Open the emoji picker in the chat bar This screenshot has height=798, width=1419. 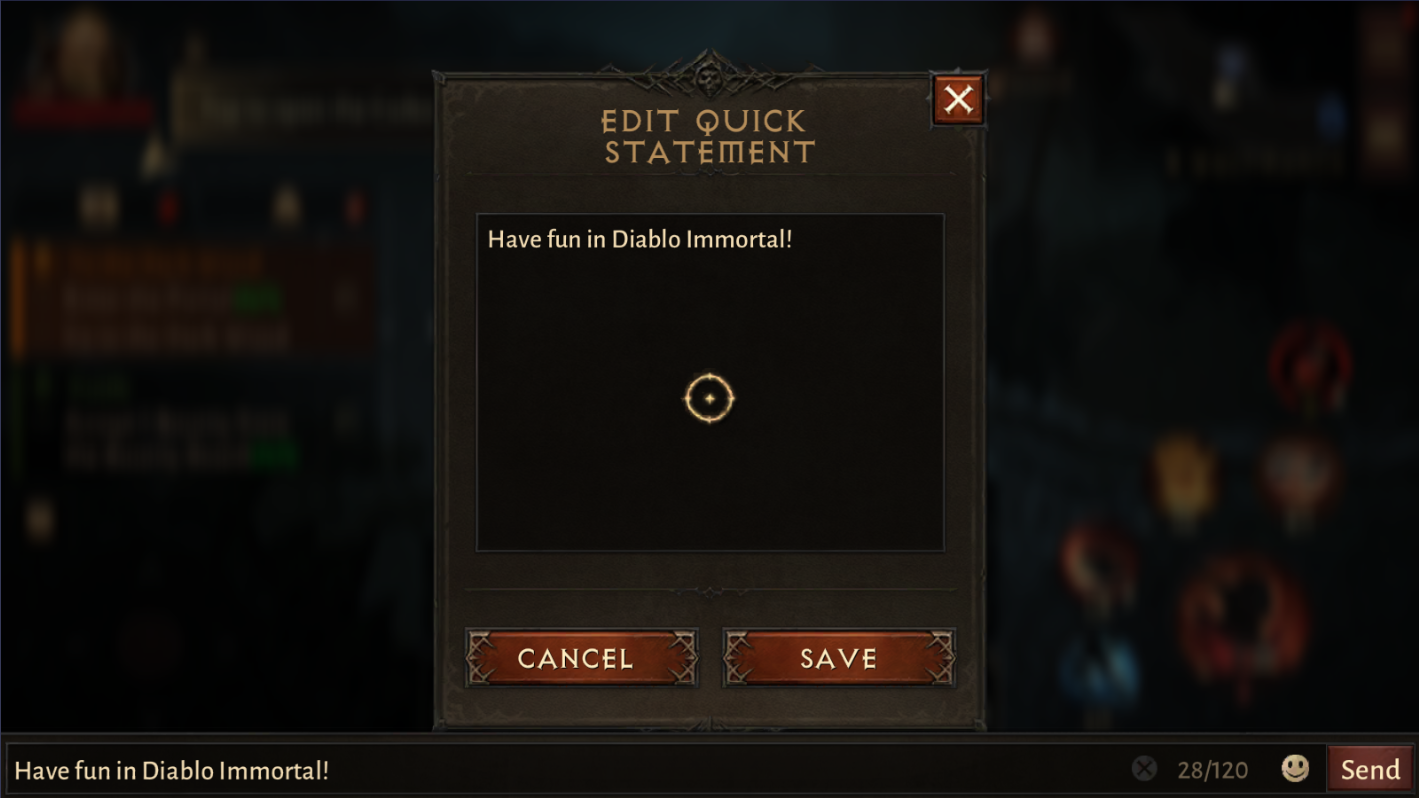1293,769
